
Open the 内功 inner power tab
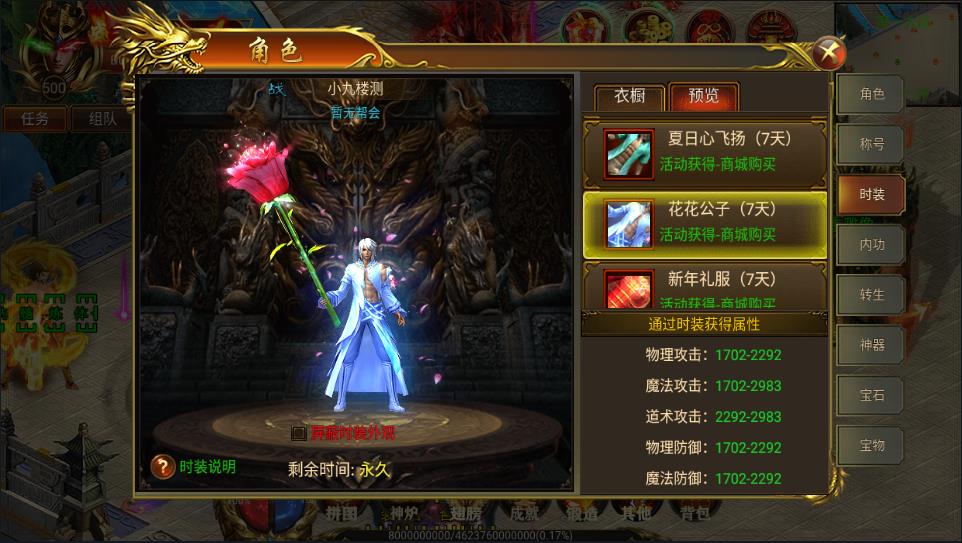(x=872, y=245)
